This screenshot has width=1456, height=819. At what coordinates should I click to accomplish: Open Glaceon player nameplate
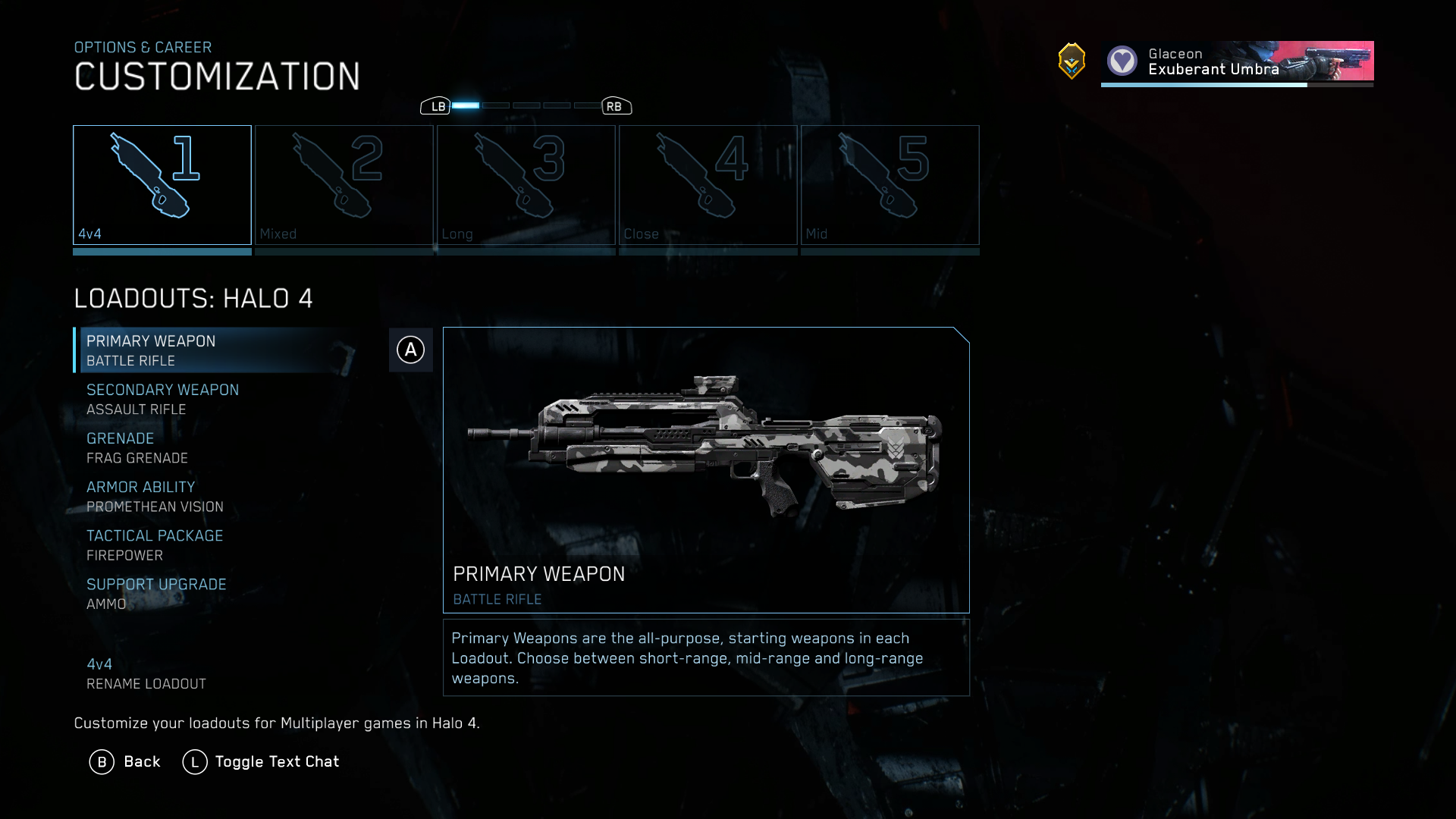point(1237,61)
